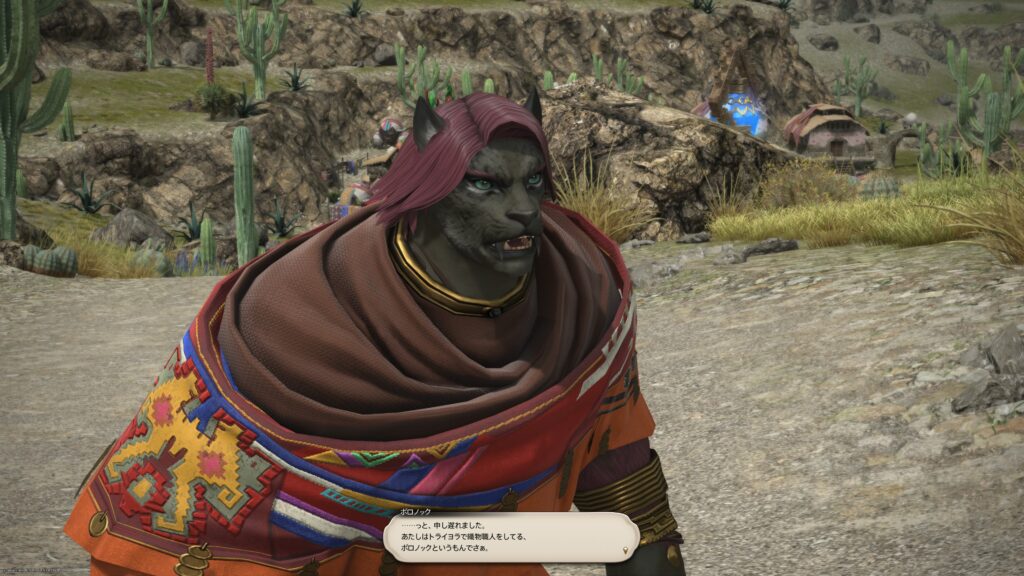Click the ポロノック dialogue box to continue
The image size is (1024, 576).
pyautogui.click(x=510, y=537)
